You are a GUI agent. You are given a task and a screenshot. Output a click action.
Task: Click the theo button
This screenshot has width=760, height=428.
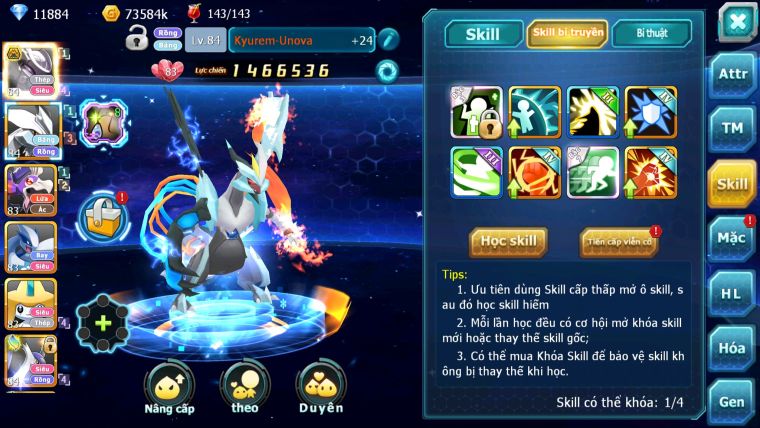click(245, 388)
